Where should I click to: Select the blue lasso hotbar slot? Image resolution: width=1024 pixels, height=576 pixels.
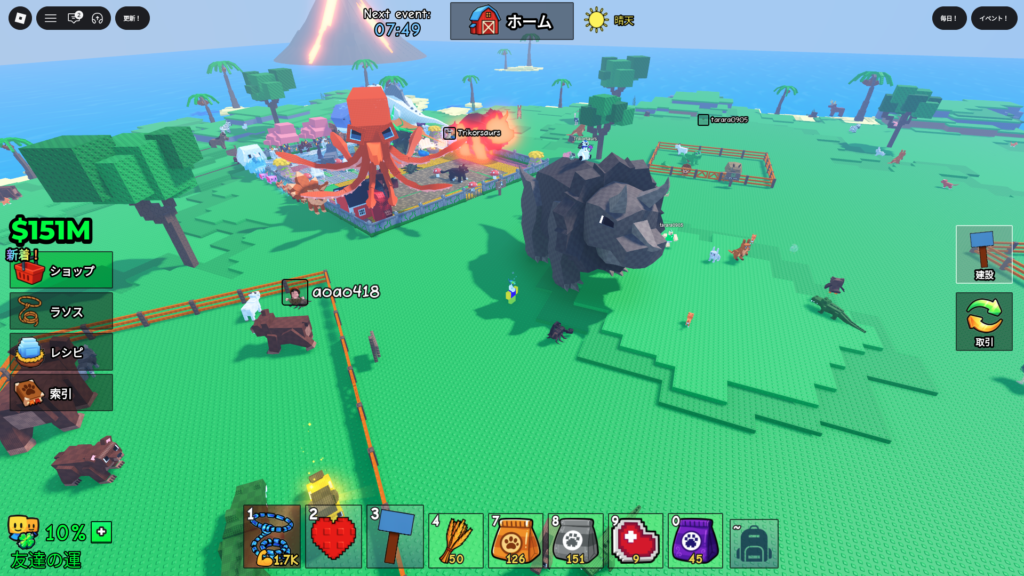click(x=272, y=537)
